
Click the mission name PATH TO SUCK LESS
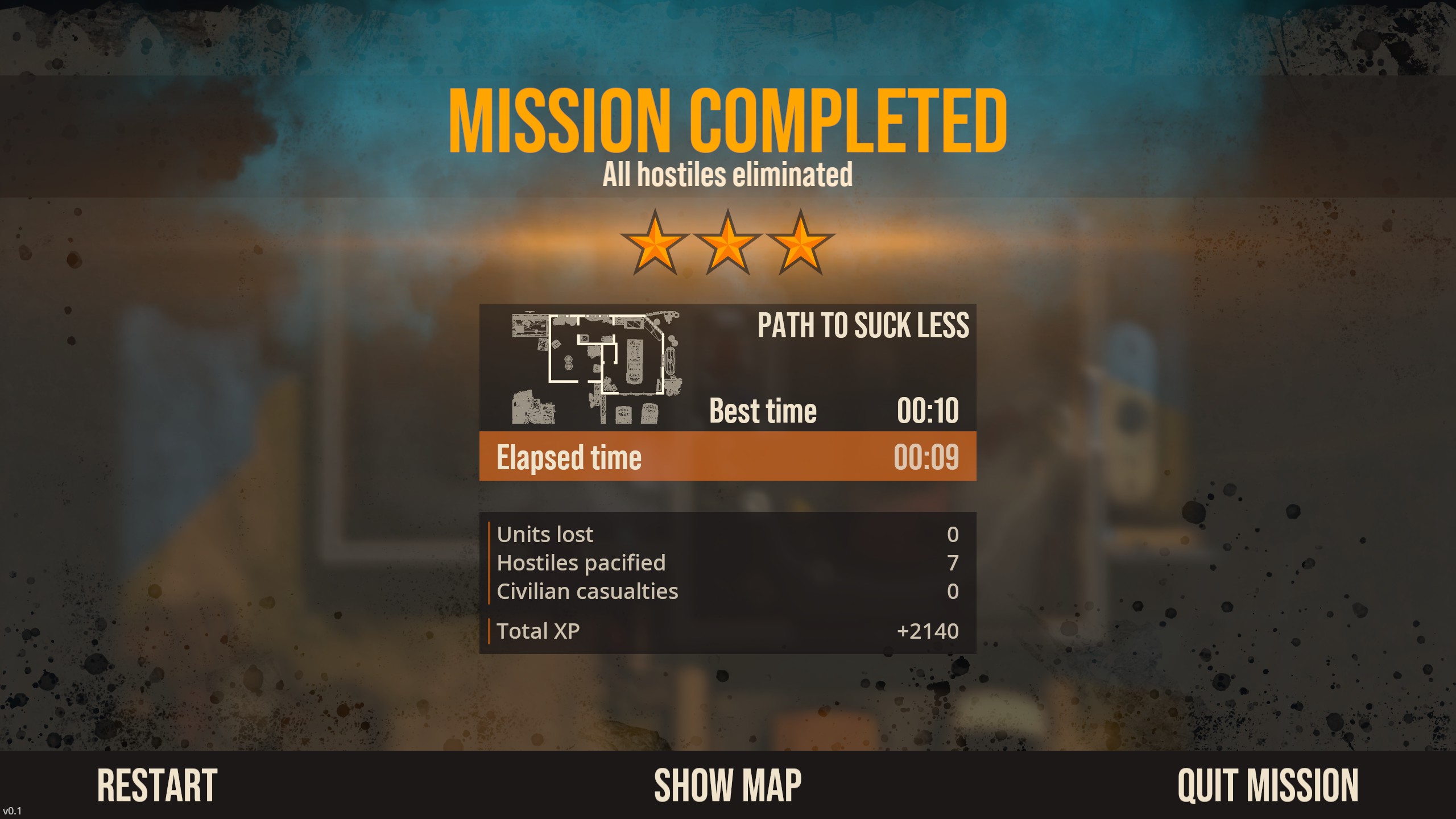click(863, 326)
